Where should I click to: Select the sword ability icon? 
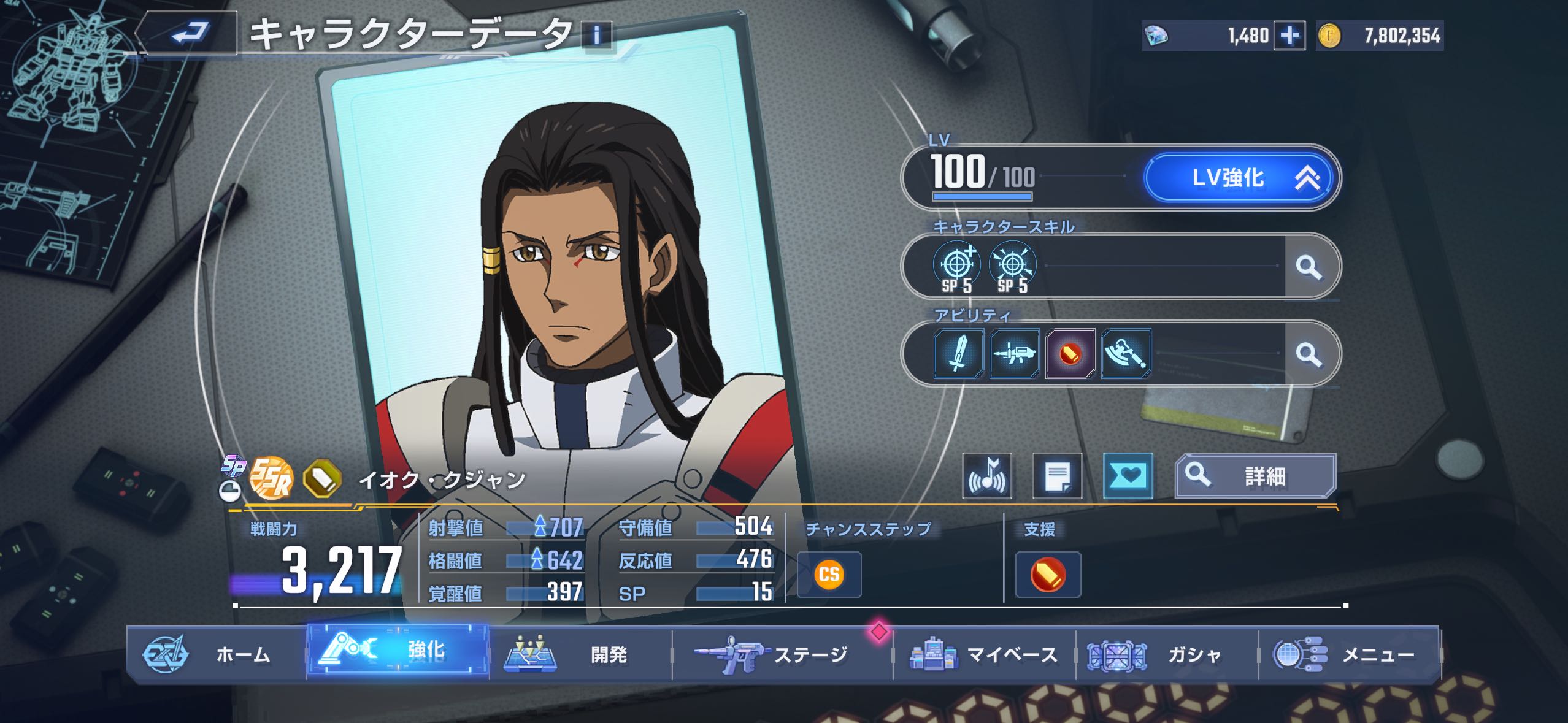click(958, 354)
